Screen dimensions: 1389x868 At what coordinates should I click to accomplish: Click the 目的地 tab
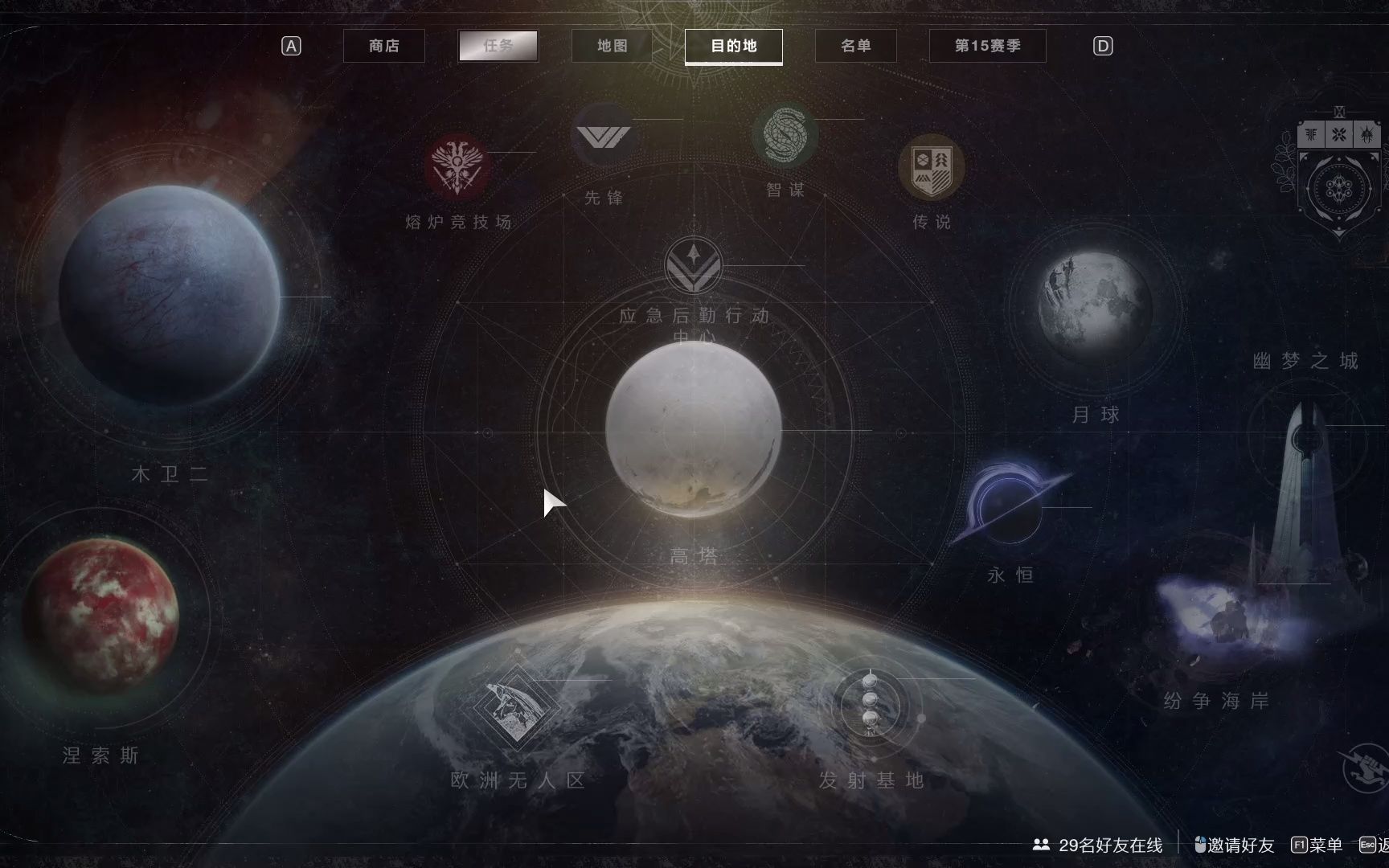coord(733,46)
